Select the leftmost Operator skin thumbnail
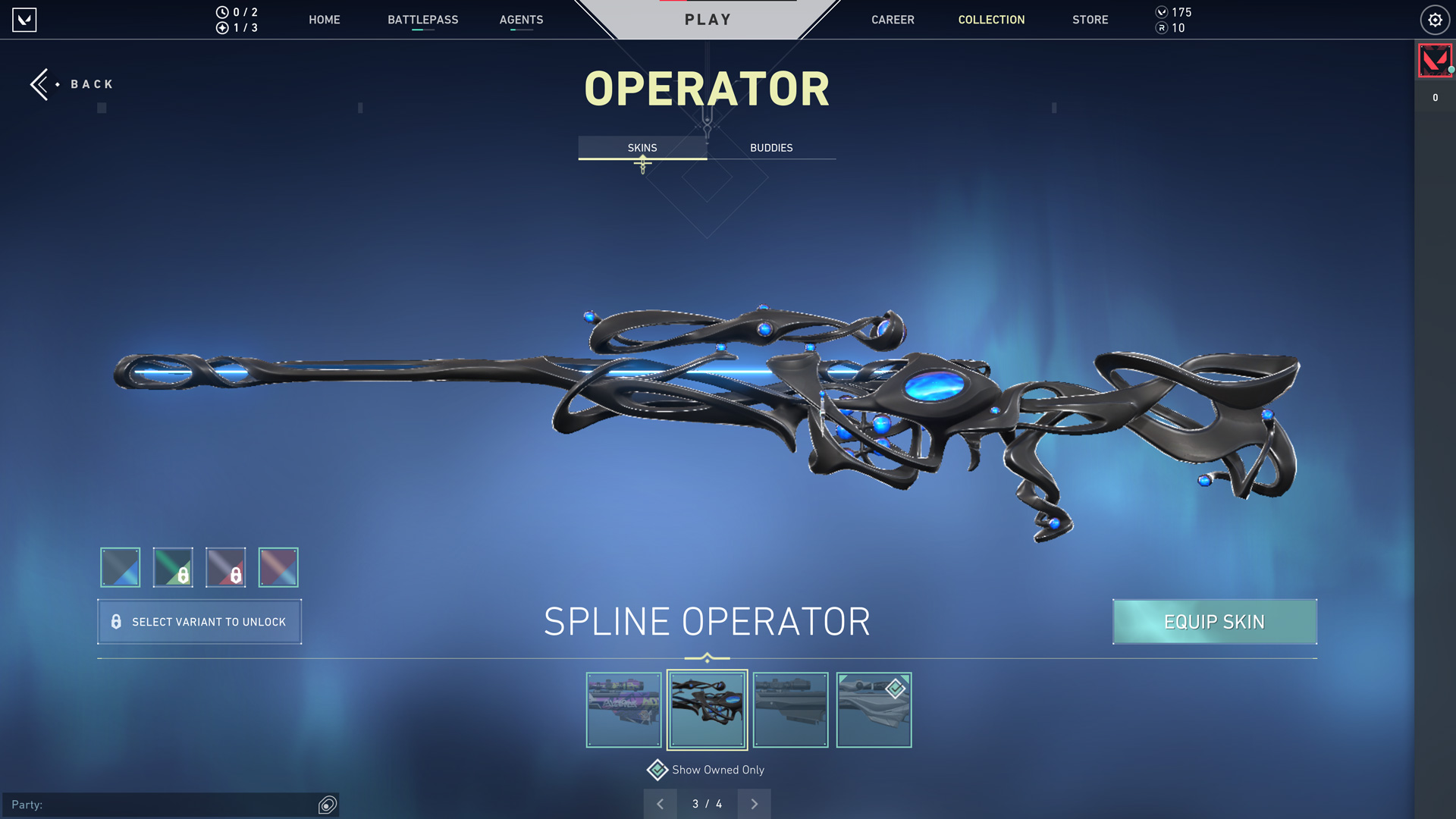This screenshot has height=819, width=1456. (623, 710)
